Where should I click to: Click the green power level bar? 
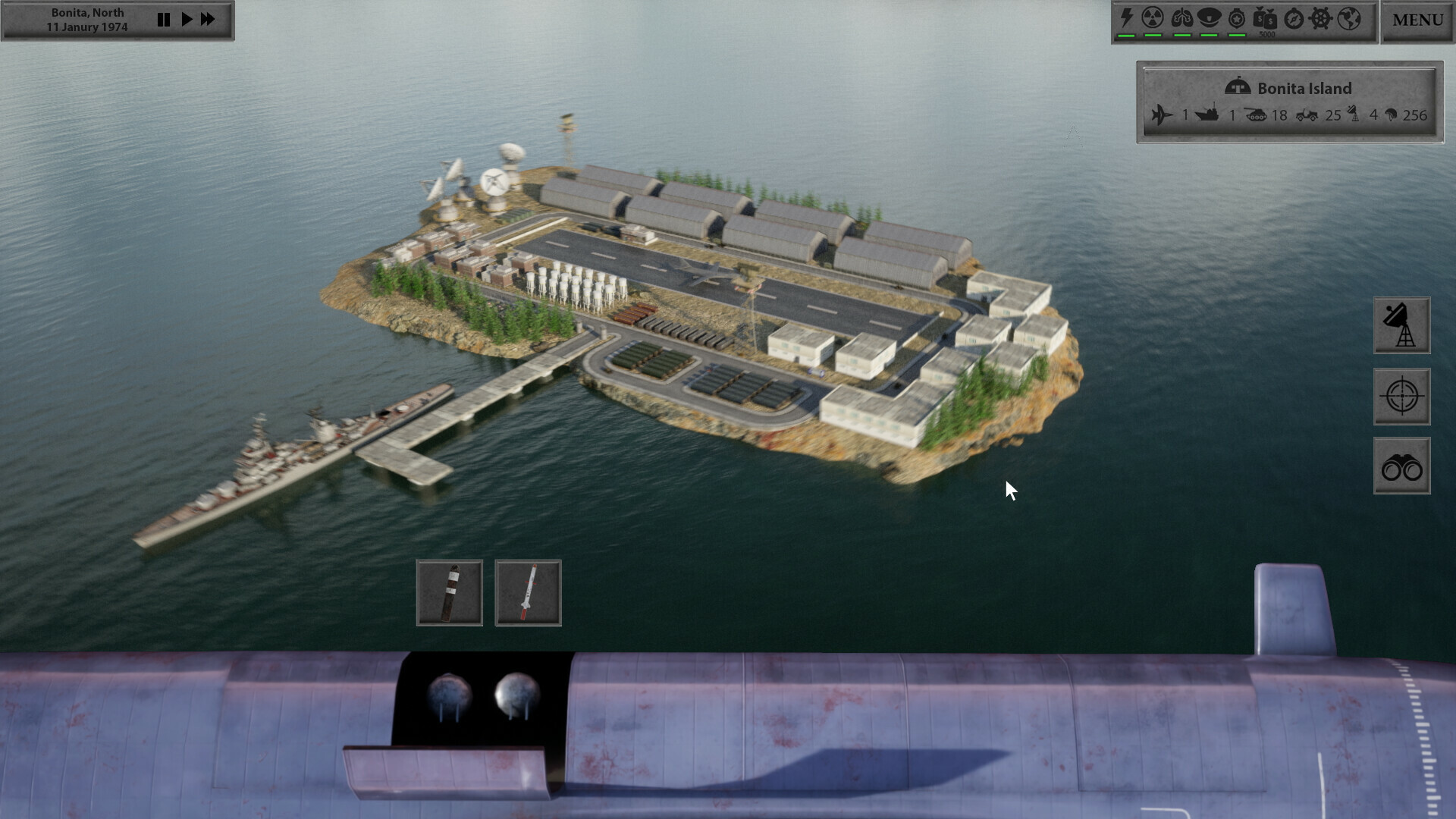[x=1125, y=36]
